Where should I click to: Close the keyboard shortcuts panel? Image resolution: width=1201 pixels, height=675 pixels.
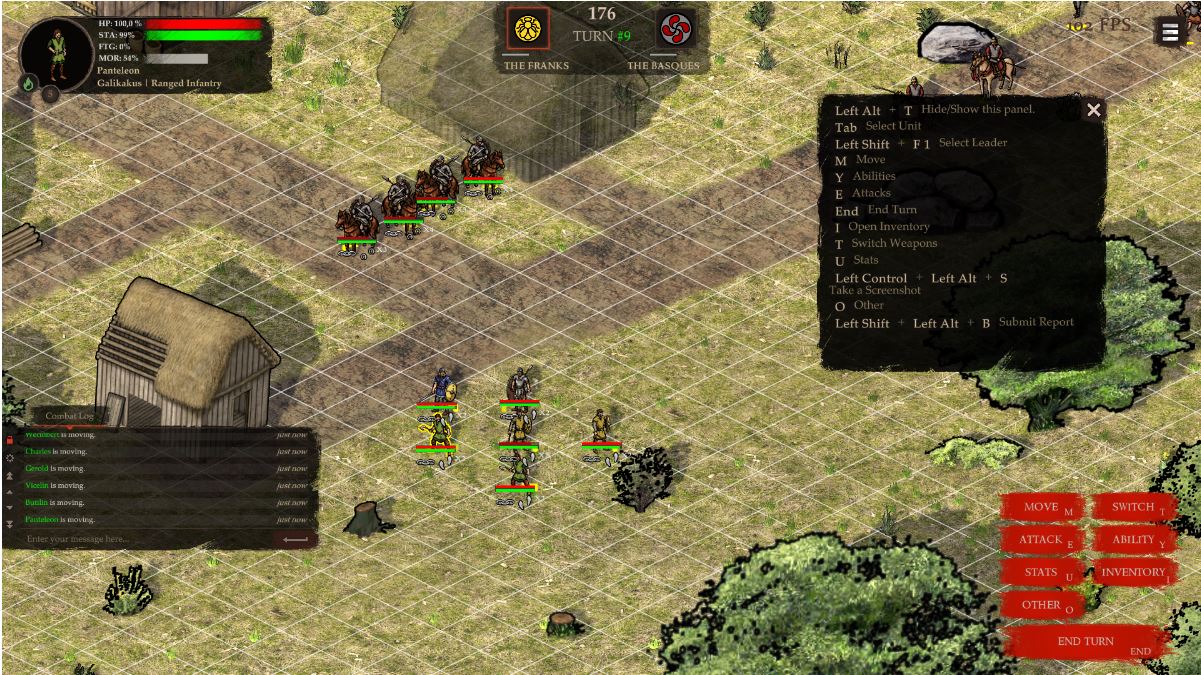pos(1094,110)
